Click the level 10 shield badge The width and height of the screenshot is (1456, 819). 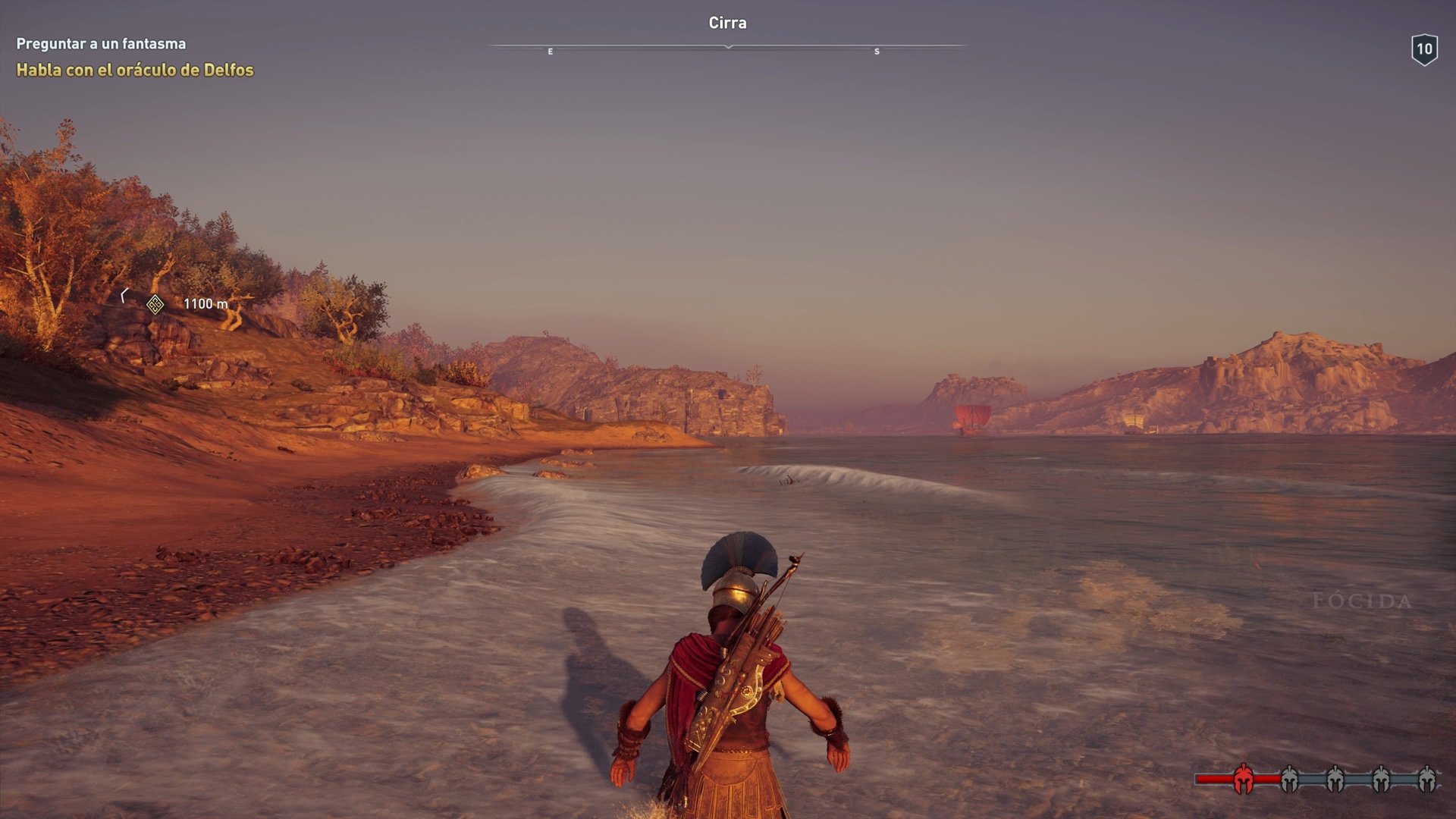coord(1426,49)
